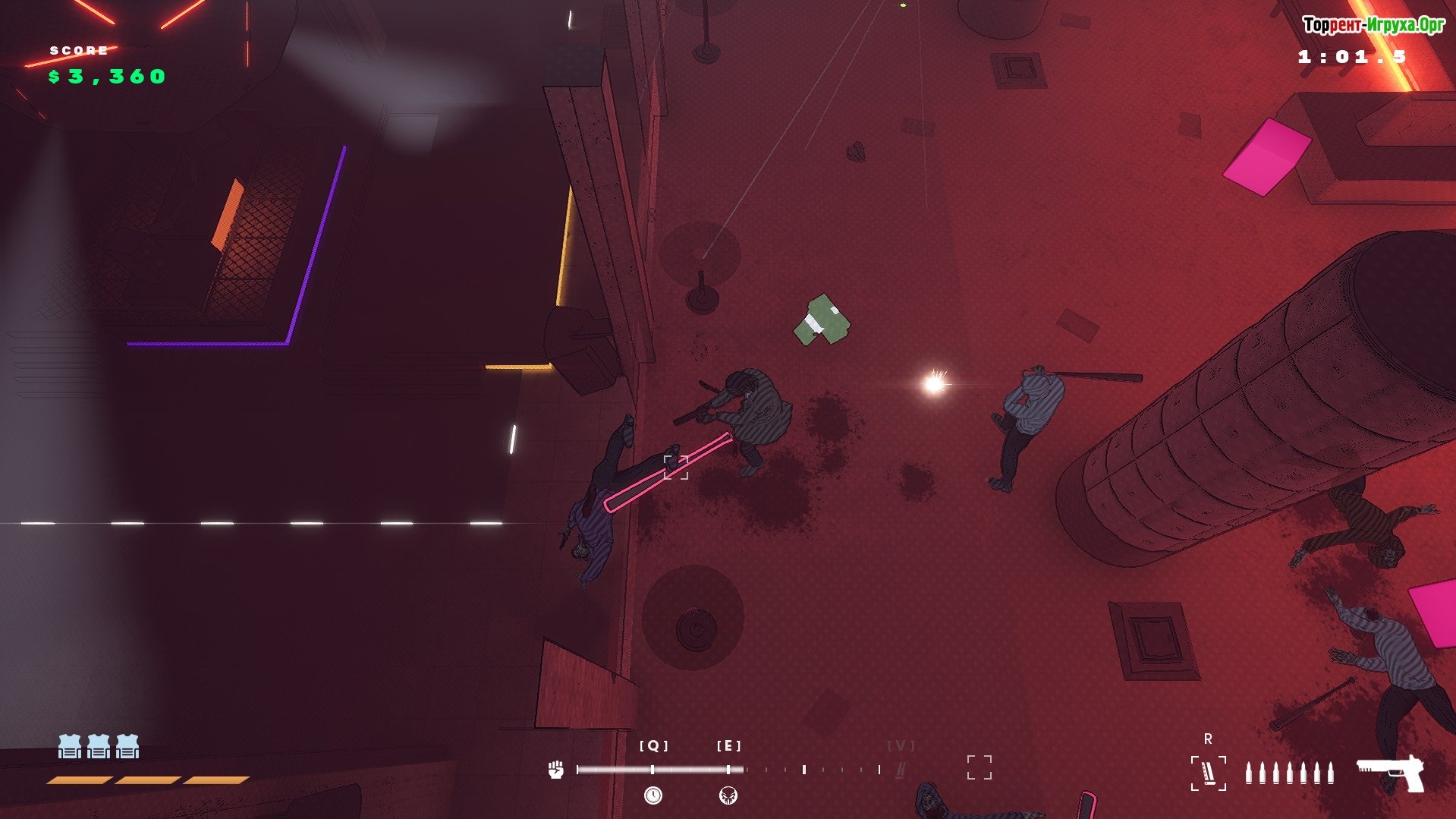The height and width of the screenshot is (819, 1456).
Task: Click the magazine reload icon
Action: (x=1208, y=773)
